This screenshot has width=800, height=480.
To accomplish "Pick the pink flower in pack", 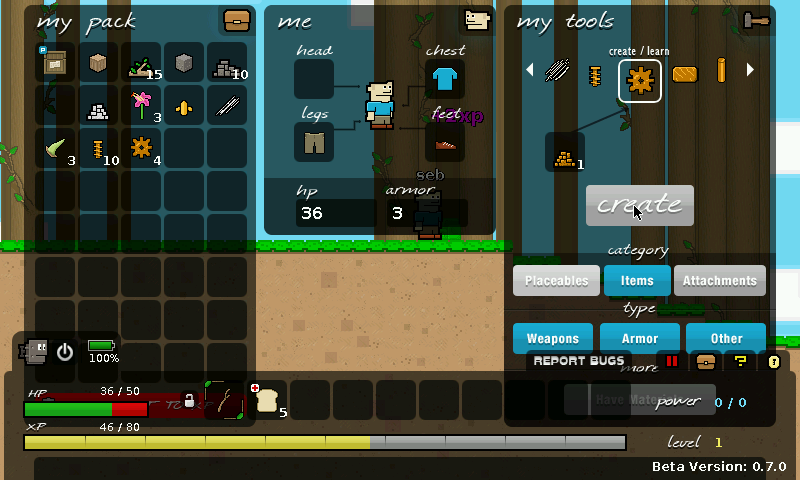I will pos(142,104).
